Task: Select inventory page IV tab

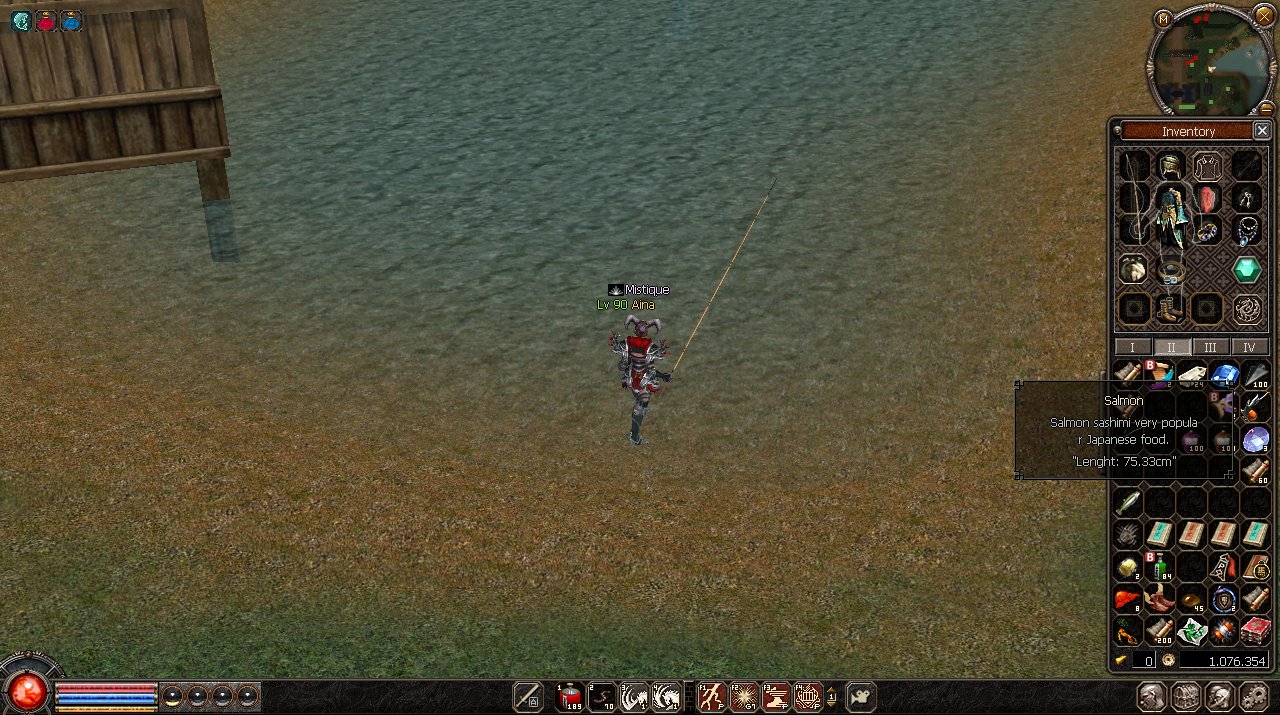Action: point(1249,347)
